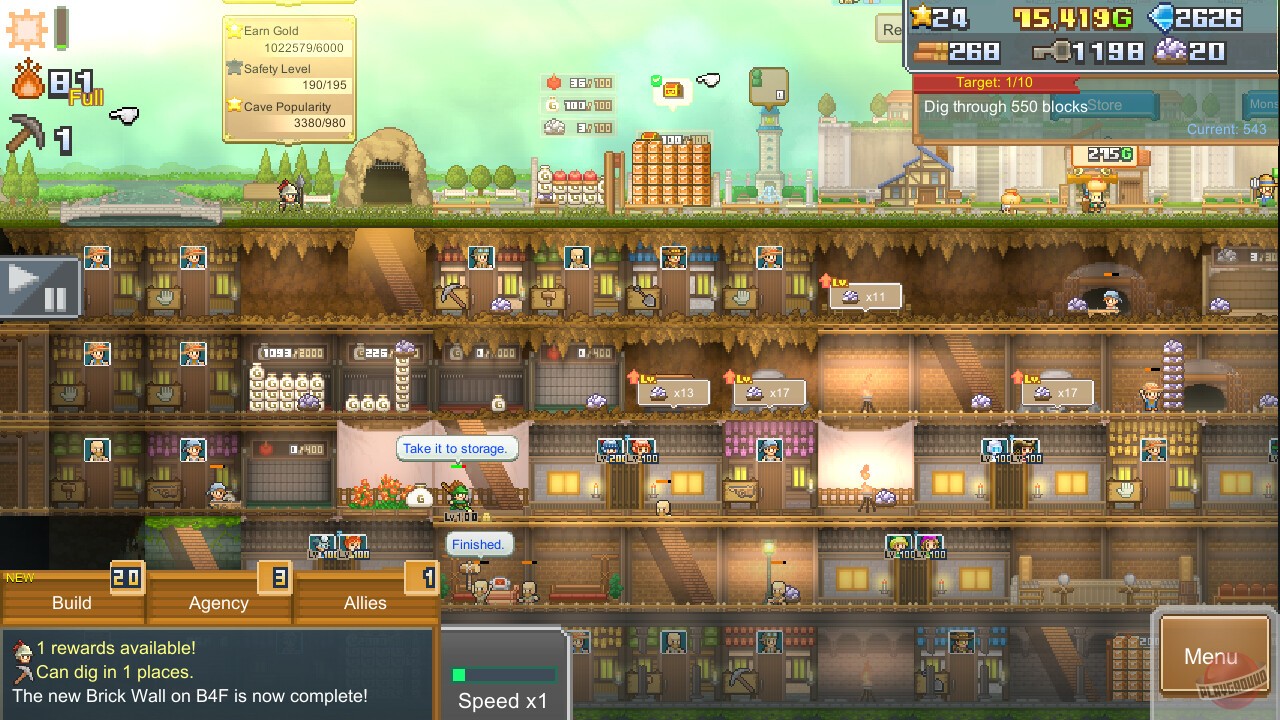Image resolution: width=1280 pixels, height=720 pixels.
Task: Expand the Allies panel
Action: point(365,603)
